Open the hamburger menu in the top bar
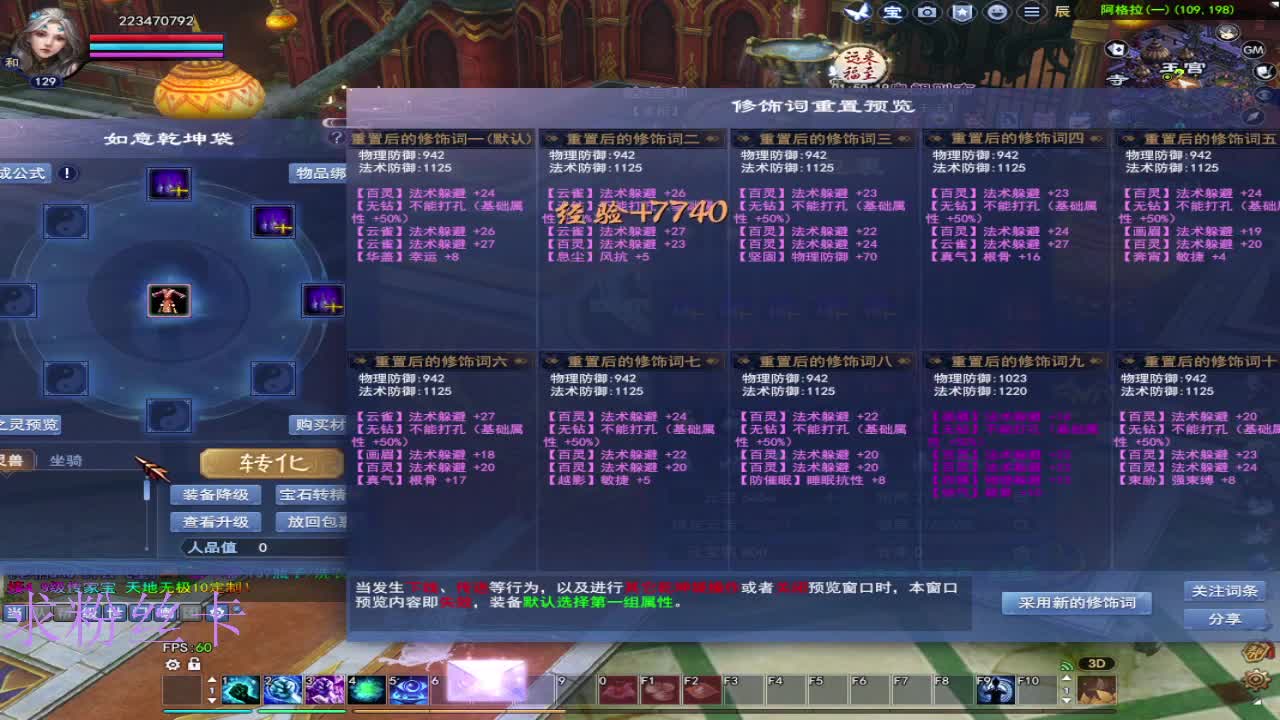The height and width of the screenshot is (720, 1280). (1033, 13)
